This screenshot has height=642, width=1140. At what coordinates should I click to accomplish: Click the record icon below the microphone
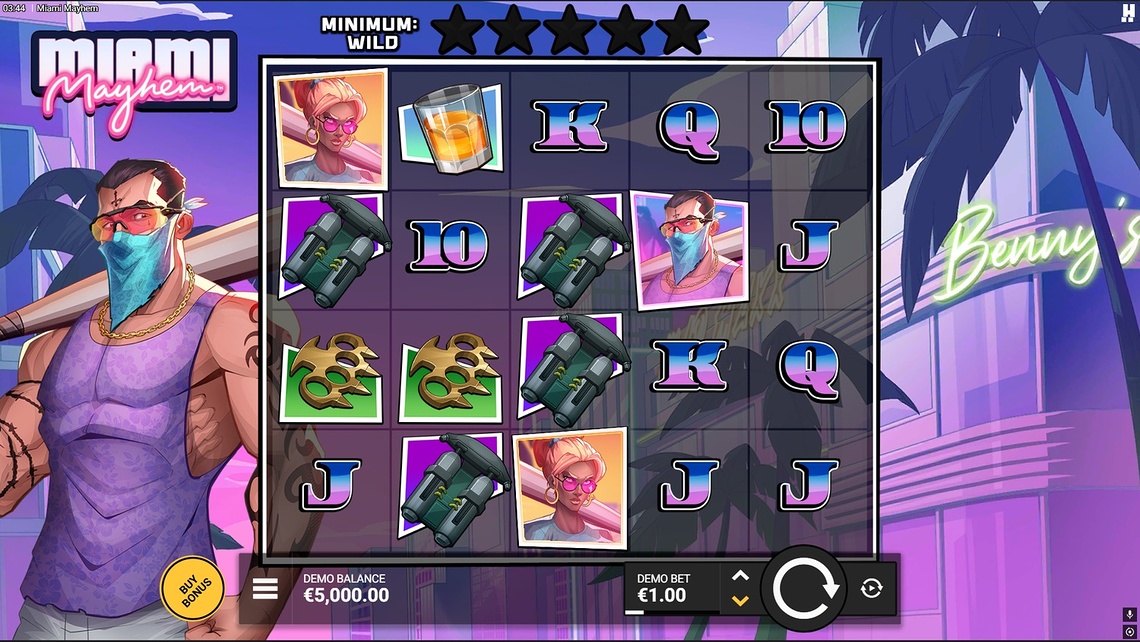tap(1130, 631)
